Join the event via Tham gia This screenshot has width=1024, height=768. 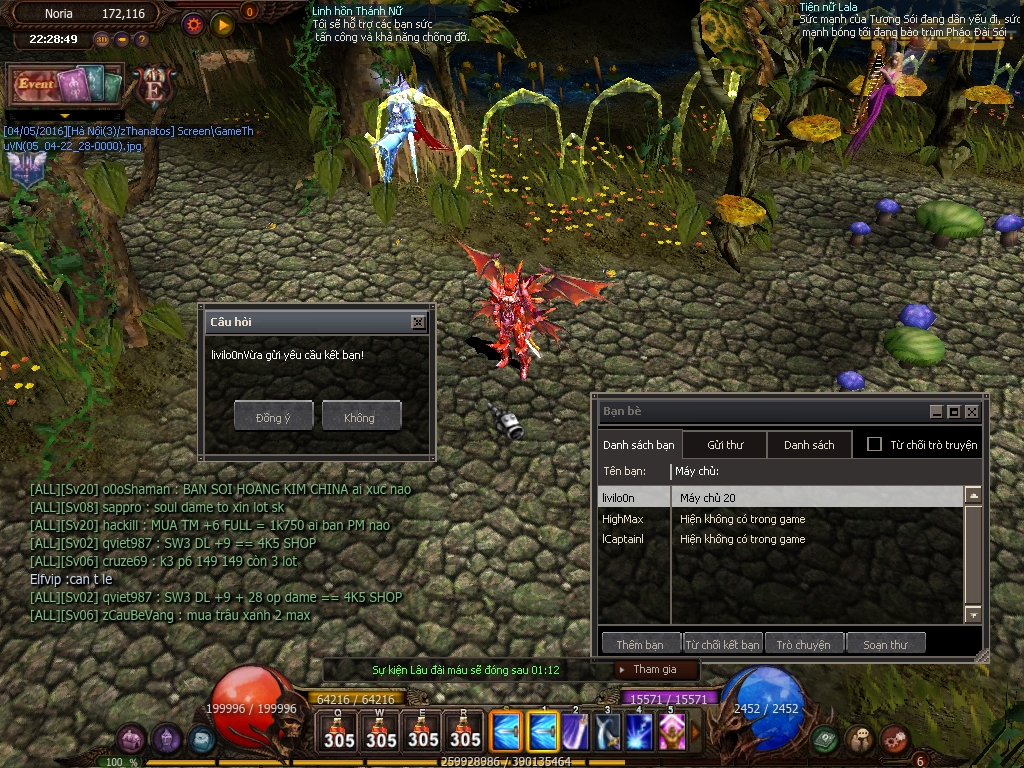[655, 669]
